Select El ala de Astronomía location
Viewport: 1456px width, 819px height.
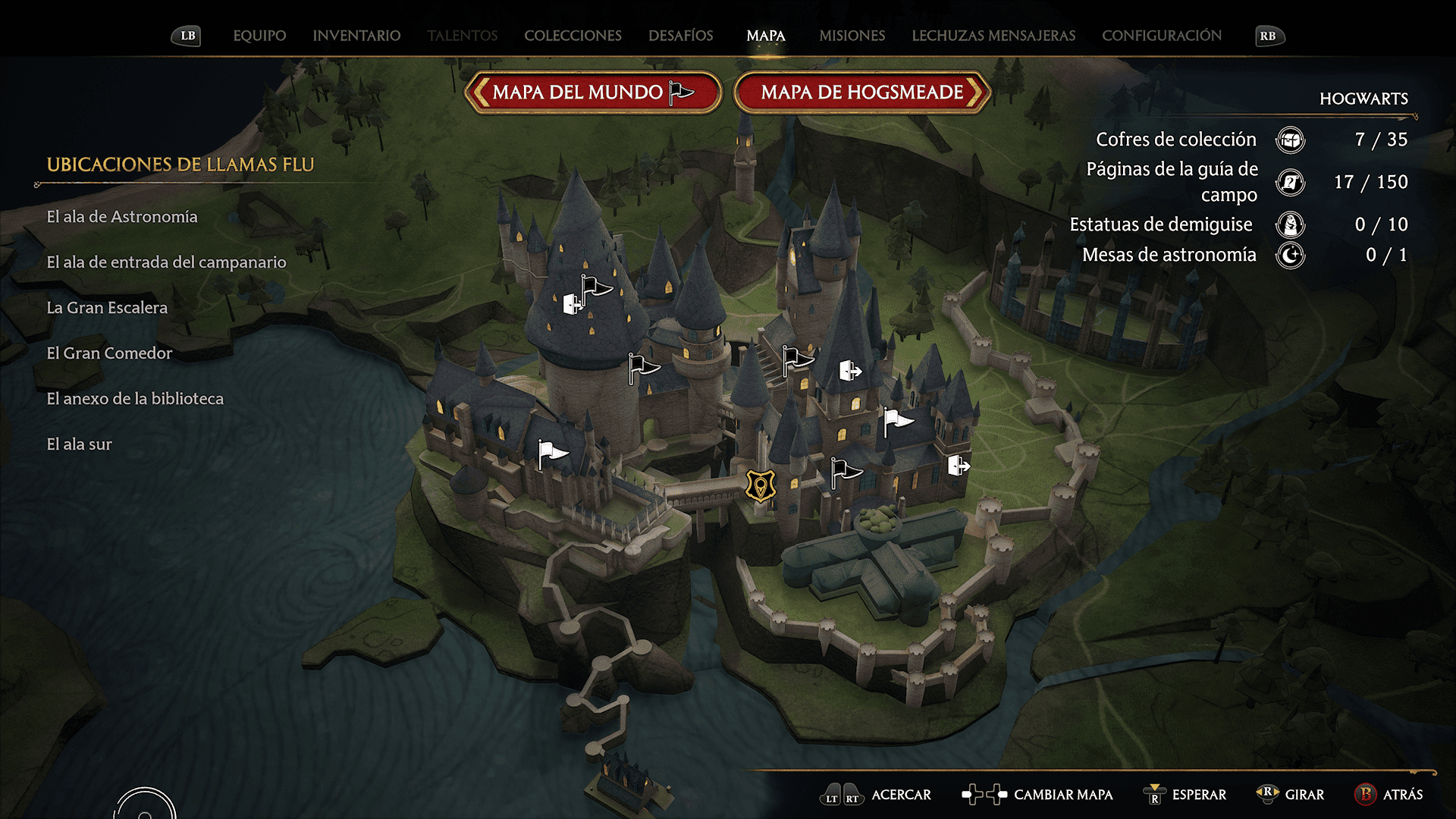(x=122, y=217)
